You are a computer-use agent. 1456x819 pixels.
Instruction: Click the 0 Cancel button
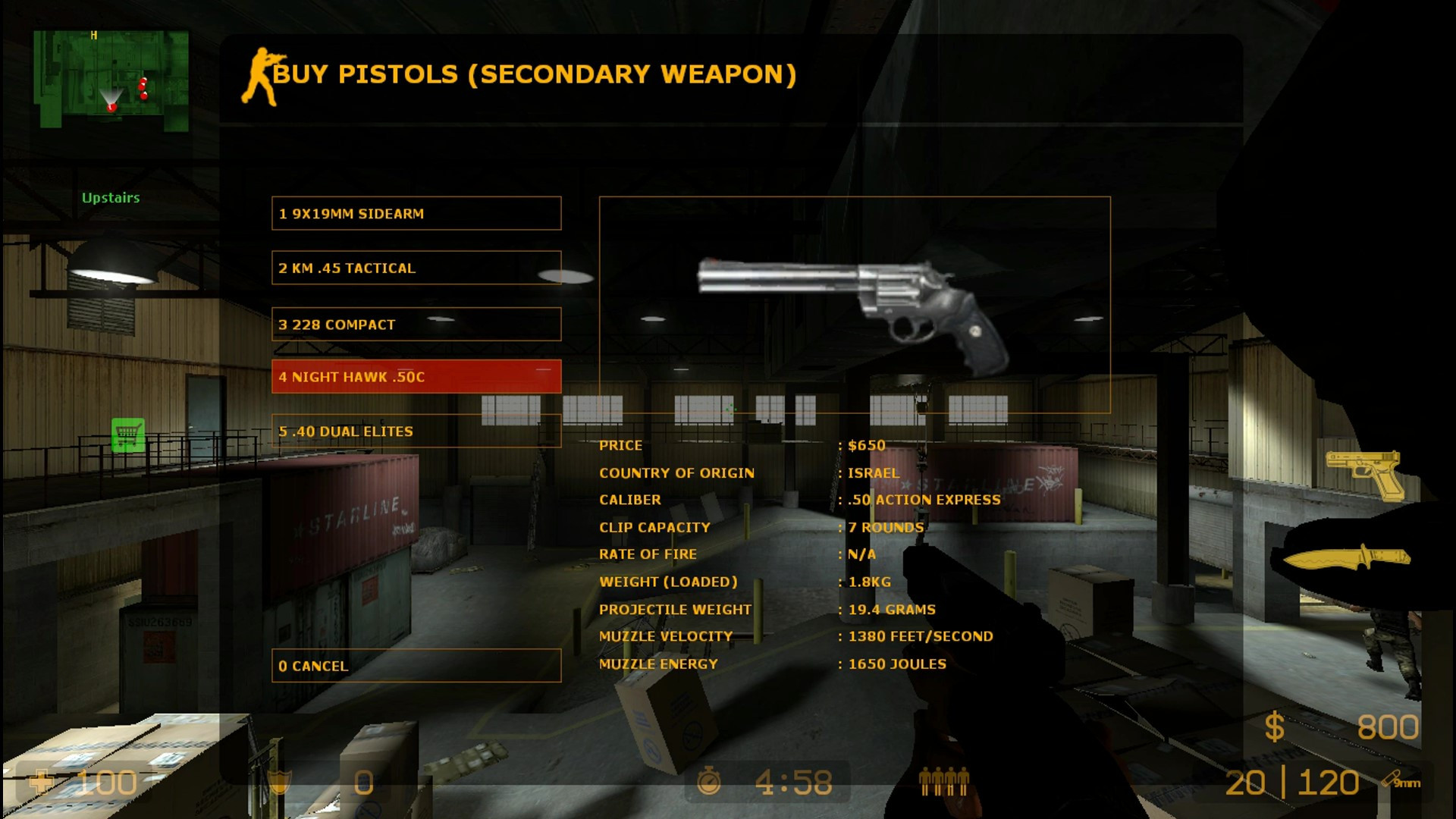[416, 666]
